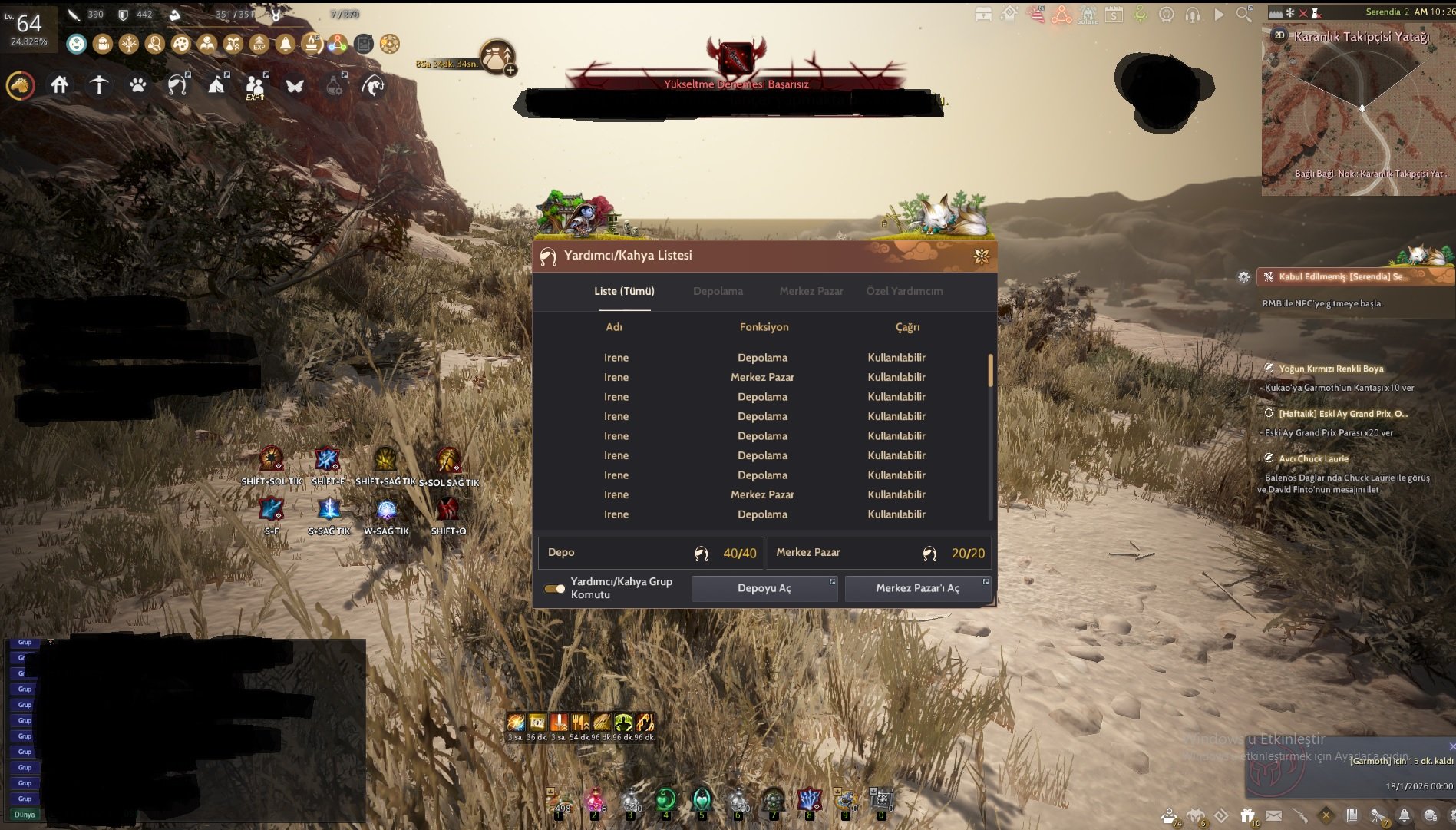Open the pet paw icon
Screen dimensions: 1456x830
(138, 85)
